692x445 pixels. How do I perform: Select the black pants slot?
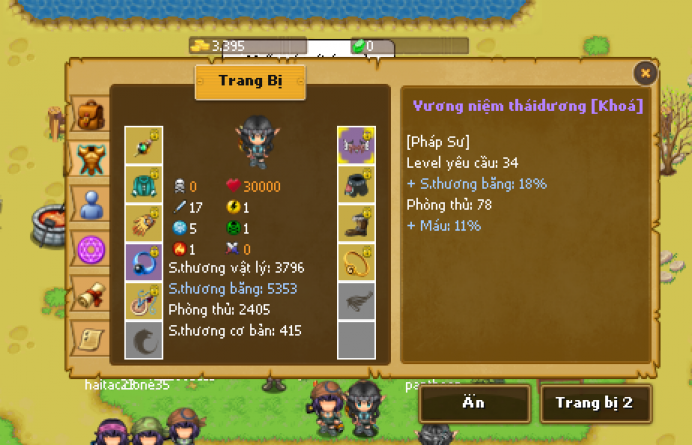pos(356,184)
